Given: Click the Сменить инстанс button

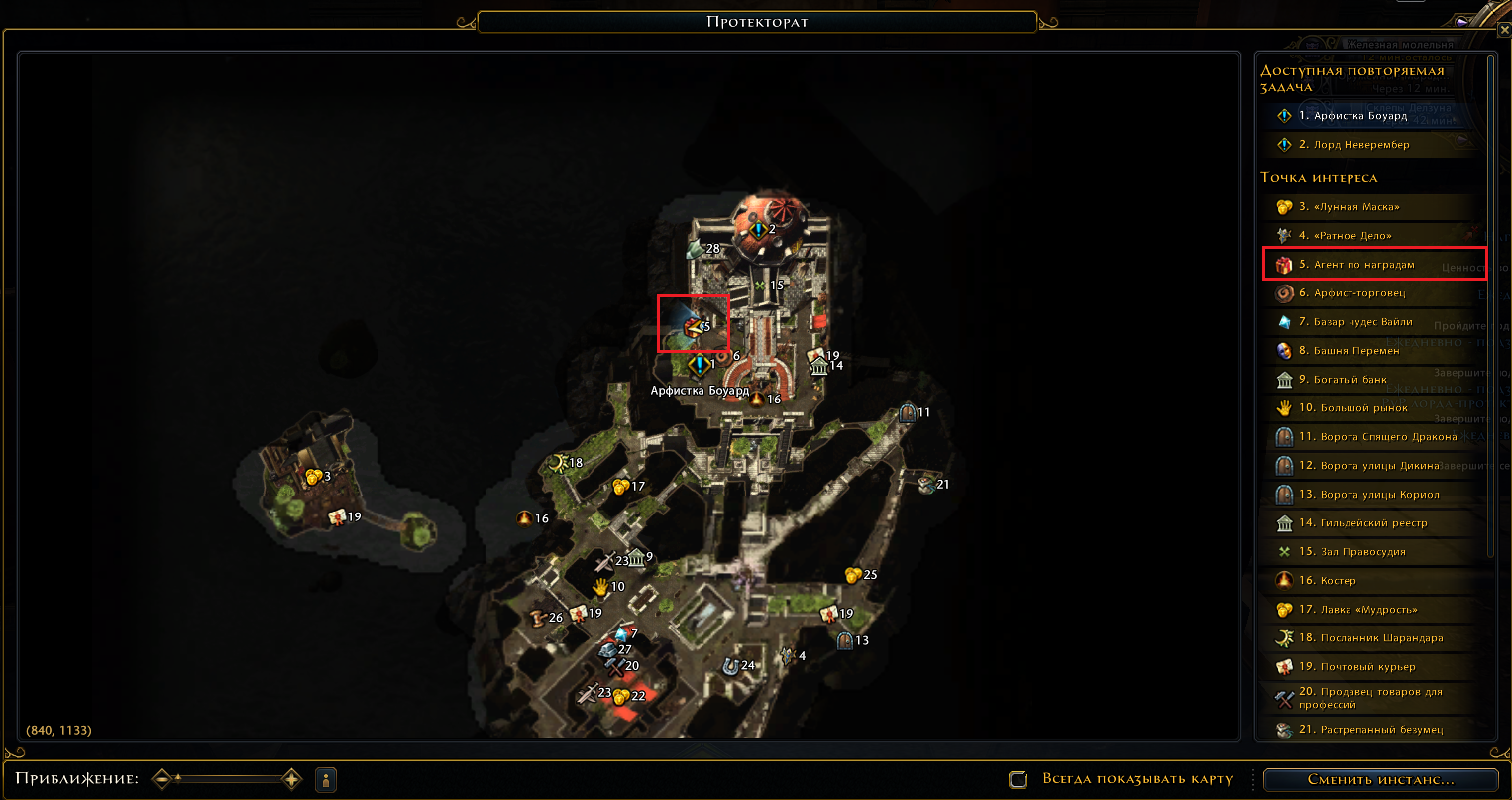Looking at the screenshot, I should 1380,779.
